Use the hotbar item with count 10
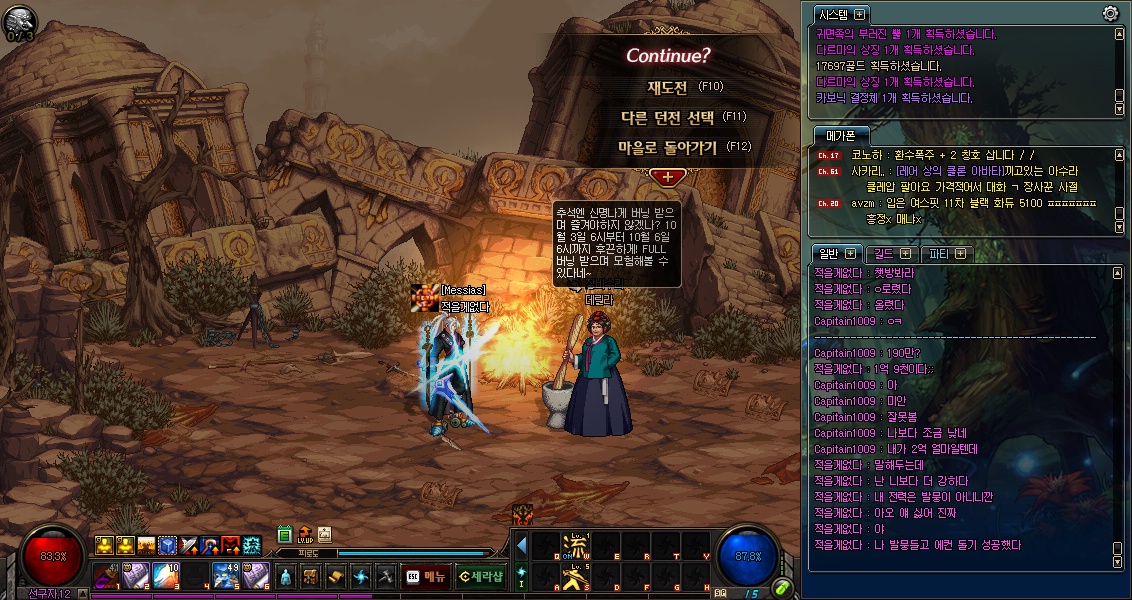The width and height of the screenshot is (1132, 600). 166,576
